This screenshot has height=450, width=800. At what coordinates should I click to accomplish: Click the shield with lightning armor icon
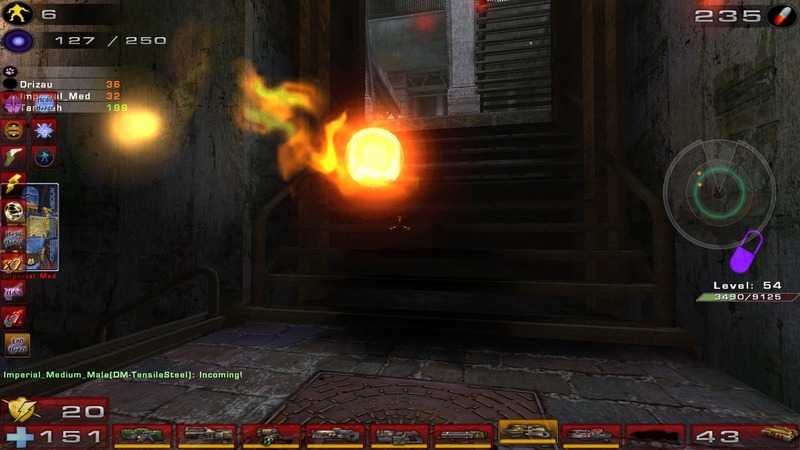coord(20,410)
